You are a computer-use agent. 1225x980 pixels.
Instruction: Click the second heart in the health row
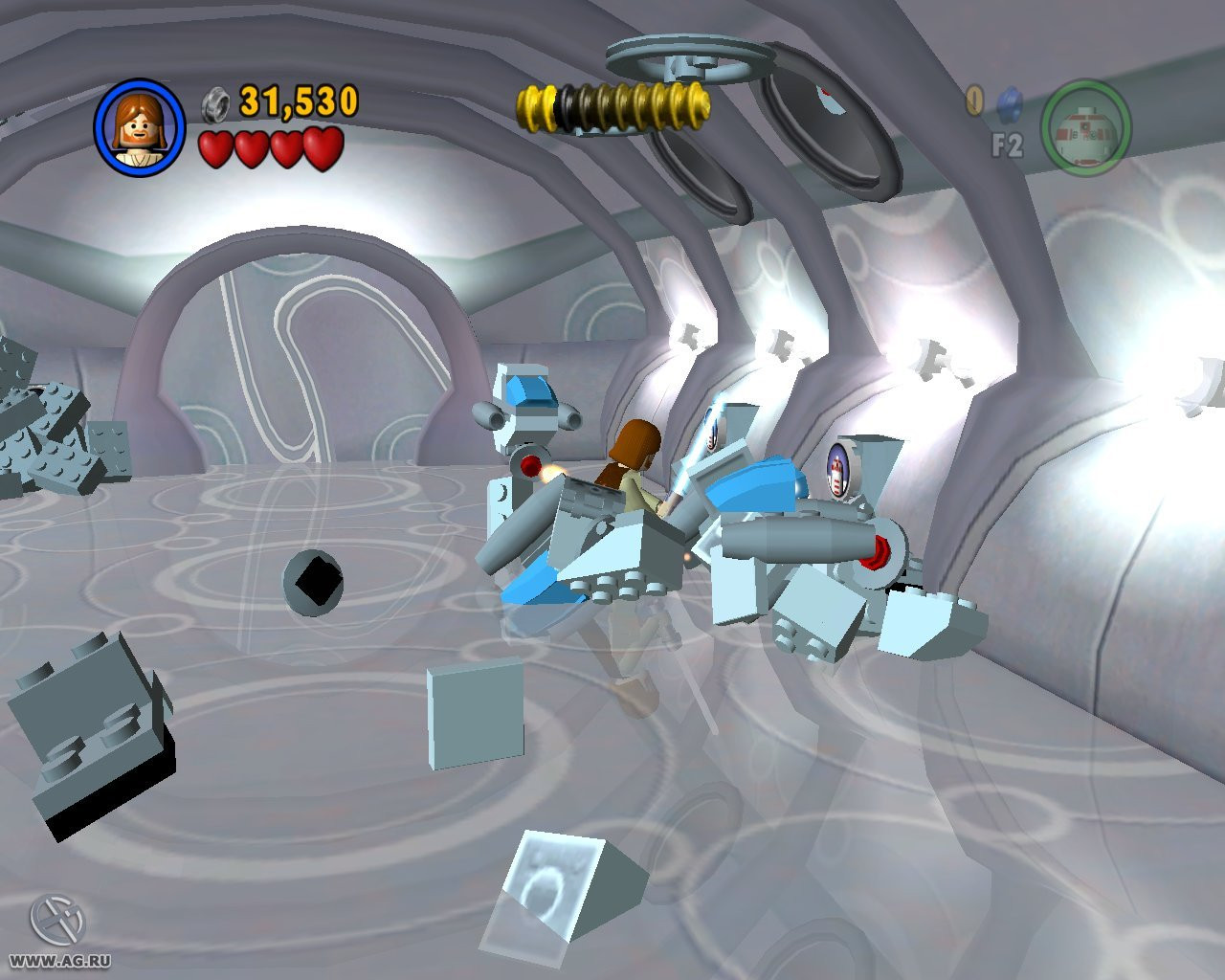coord(250,149)
